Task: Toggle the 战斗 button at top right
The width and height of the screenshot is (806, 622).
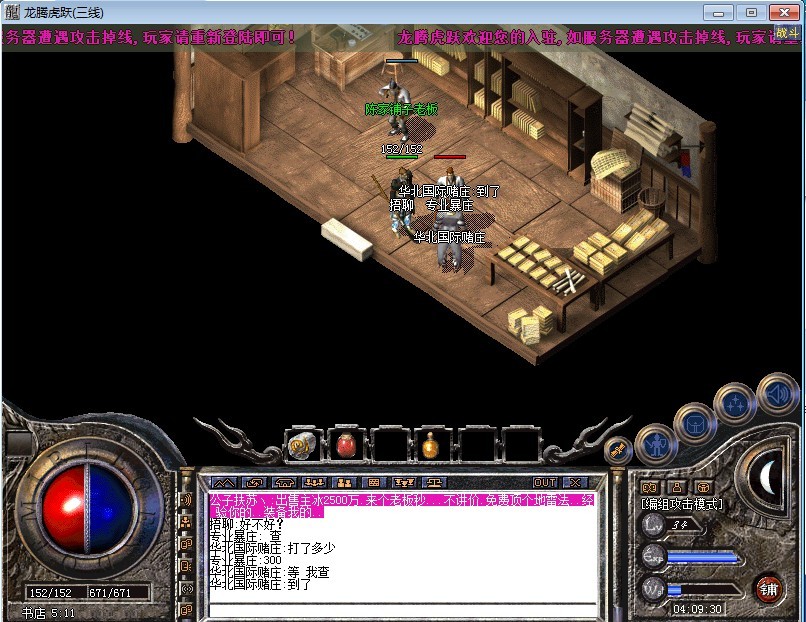Action: click(787, 33)
